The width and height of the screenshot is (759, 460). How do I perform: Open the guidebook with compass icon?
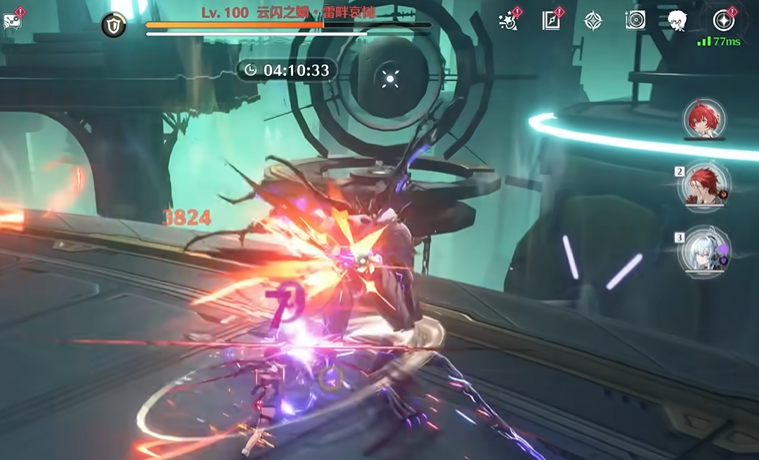click(551, 20)
